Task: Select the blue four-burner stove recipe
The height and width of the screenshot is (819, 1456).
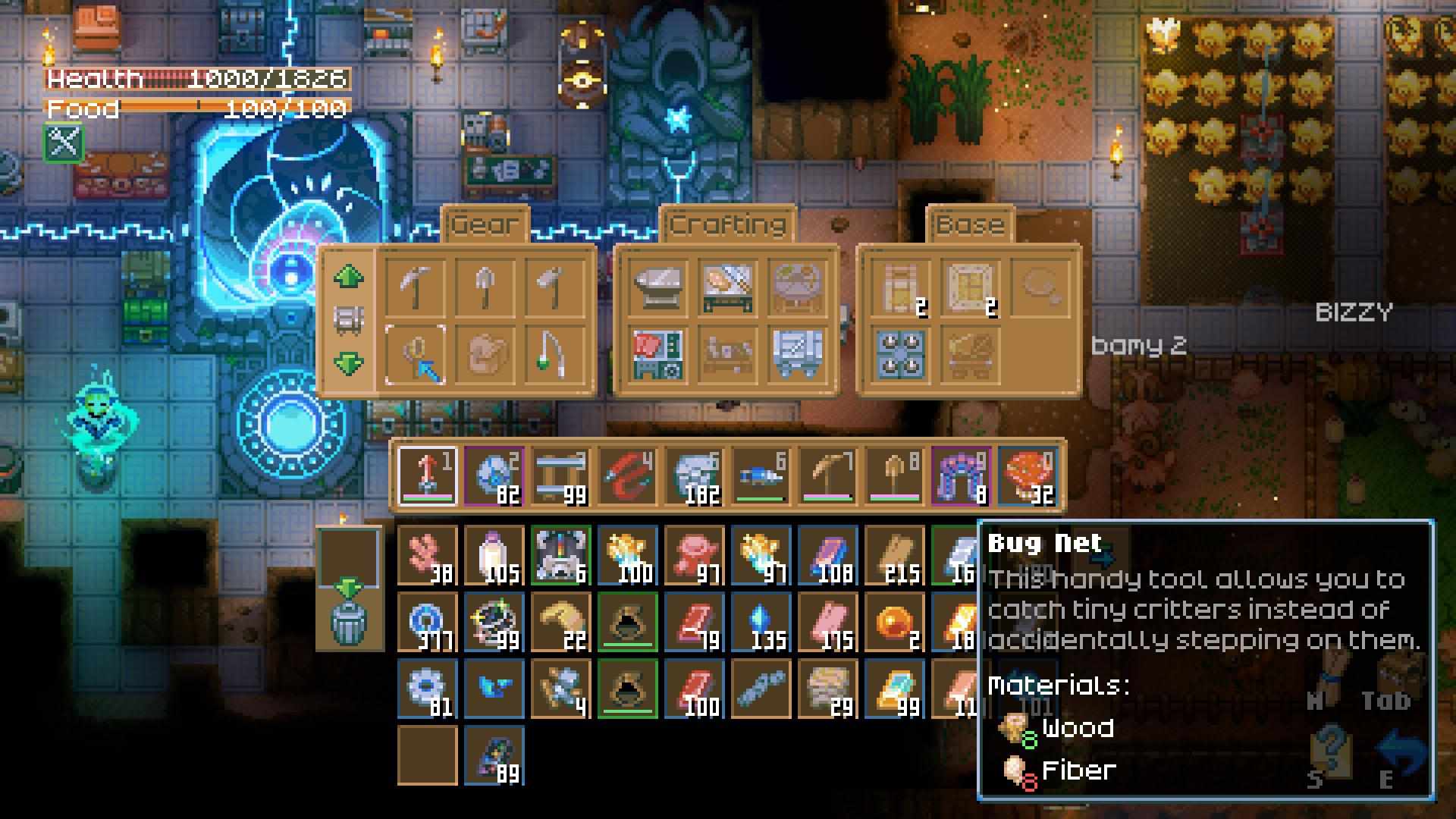Action: [901, 355]
